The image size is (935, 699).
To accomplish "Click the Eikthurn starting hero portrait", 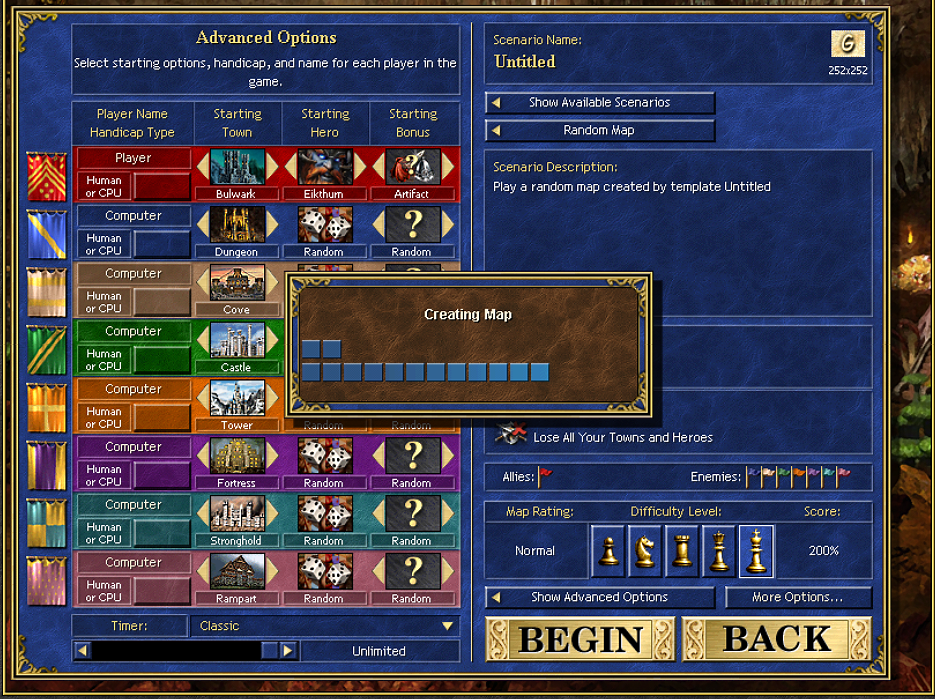I will [324, 168].
